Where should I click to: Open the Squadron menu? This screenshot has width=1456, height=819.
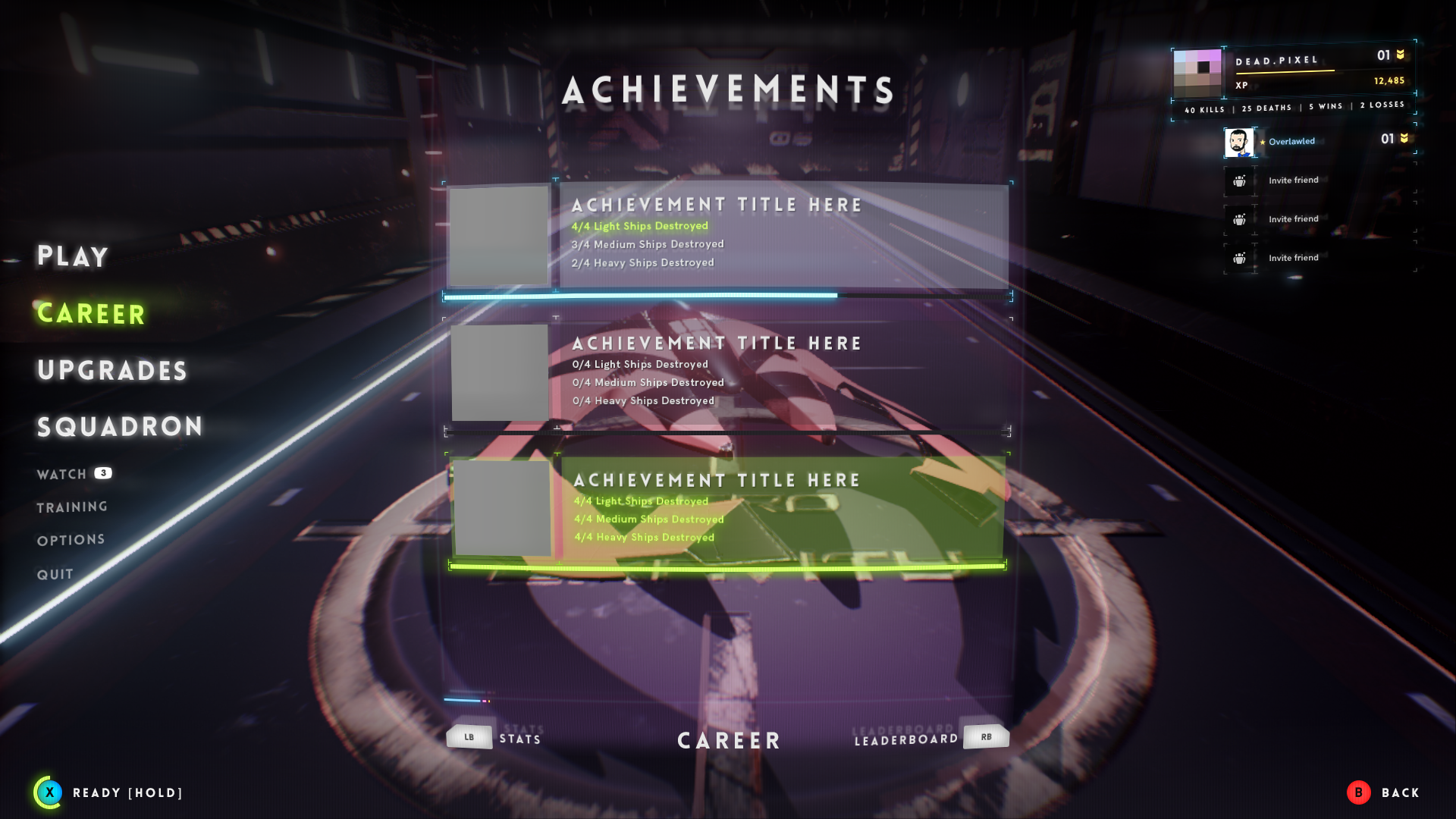pyautogui.click(x=120, y=427)
